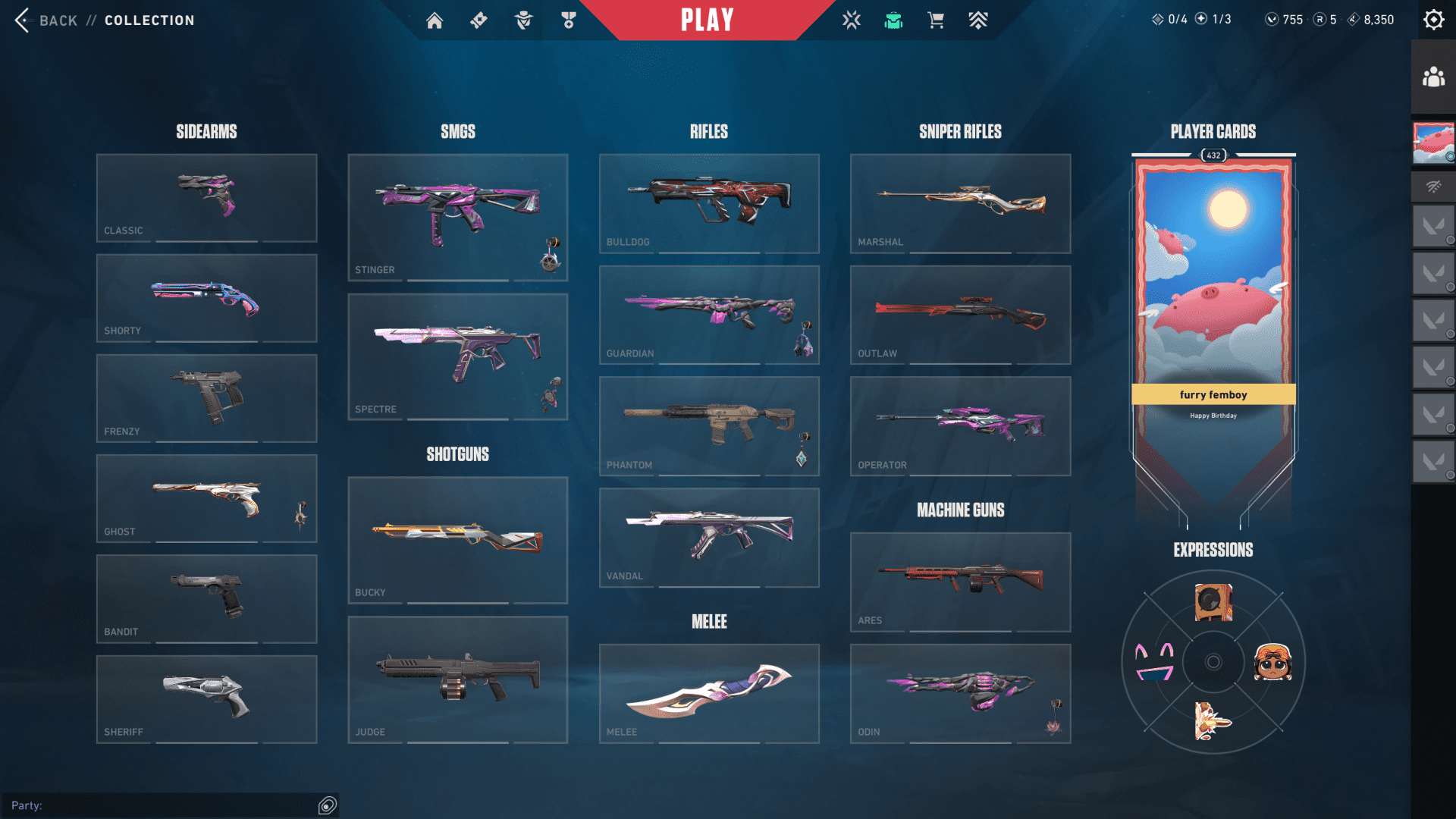The image size is (1456, 819).
Task: Open the Battle Pass ticket icon
Action: pyautogui.click(x=478, y=20)
